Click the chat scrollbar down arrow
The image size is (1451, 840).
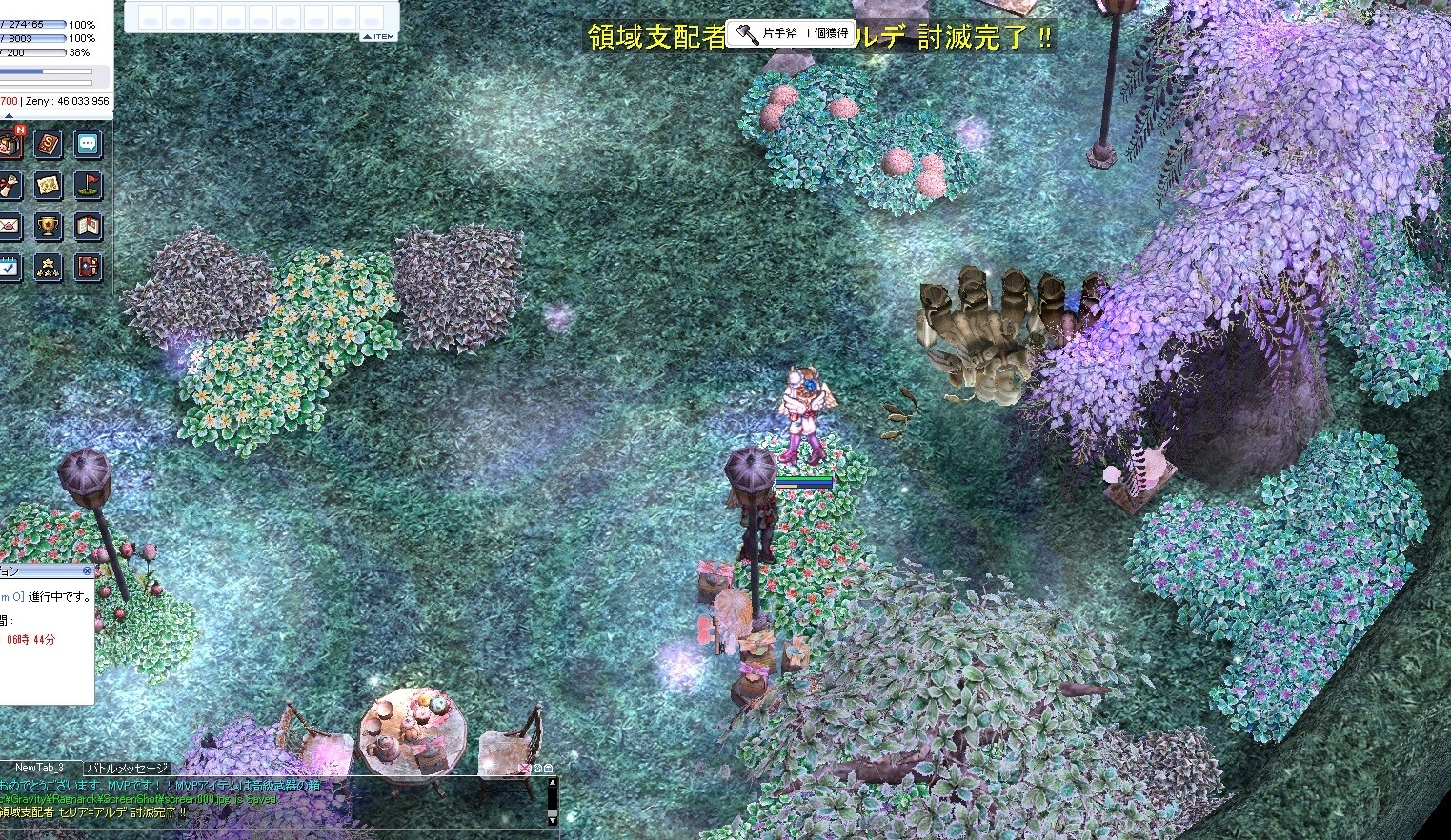[x=552, y=819]
